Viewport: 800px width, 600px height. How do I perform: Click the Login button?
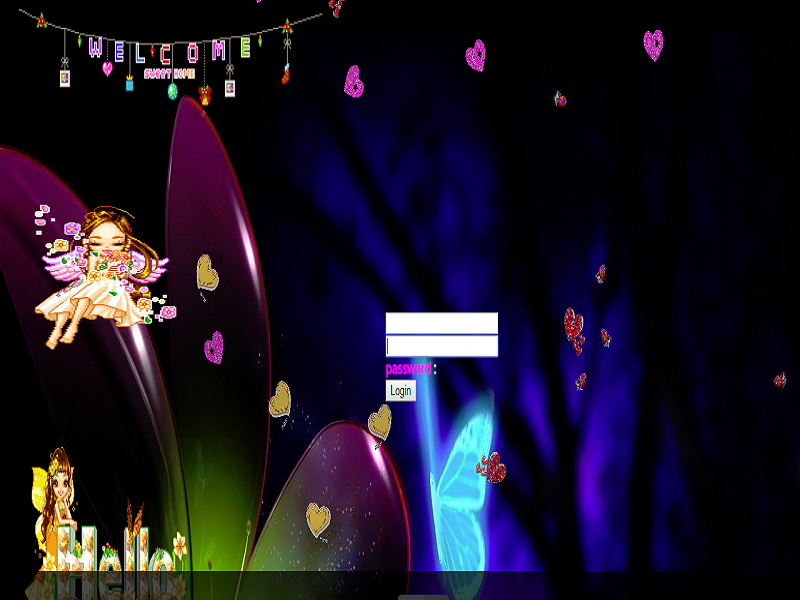click(400, 390)
